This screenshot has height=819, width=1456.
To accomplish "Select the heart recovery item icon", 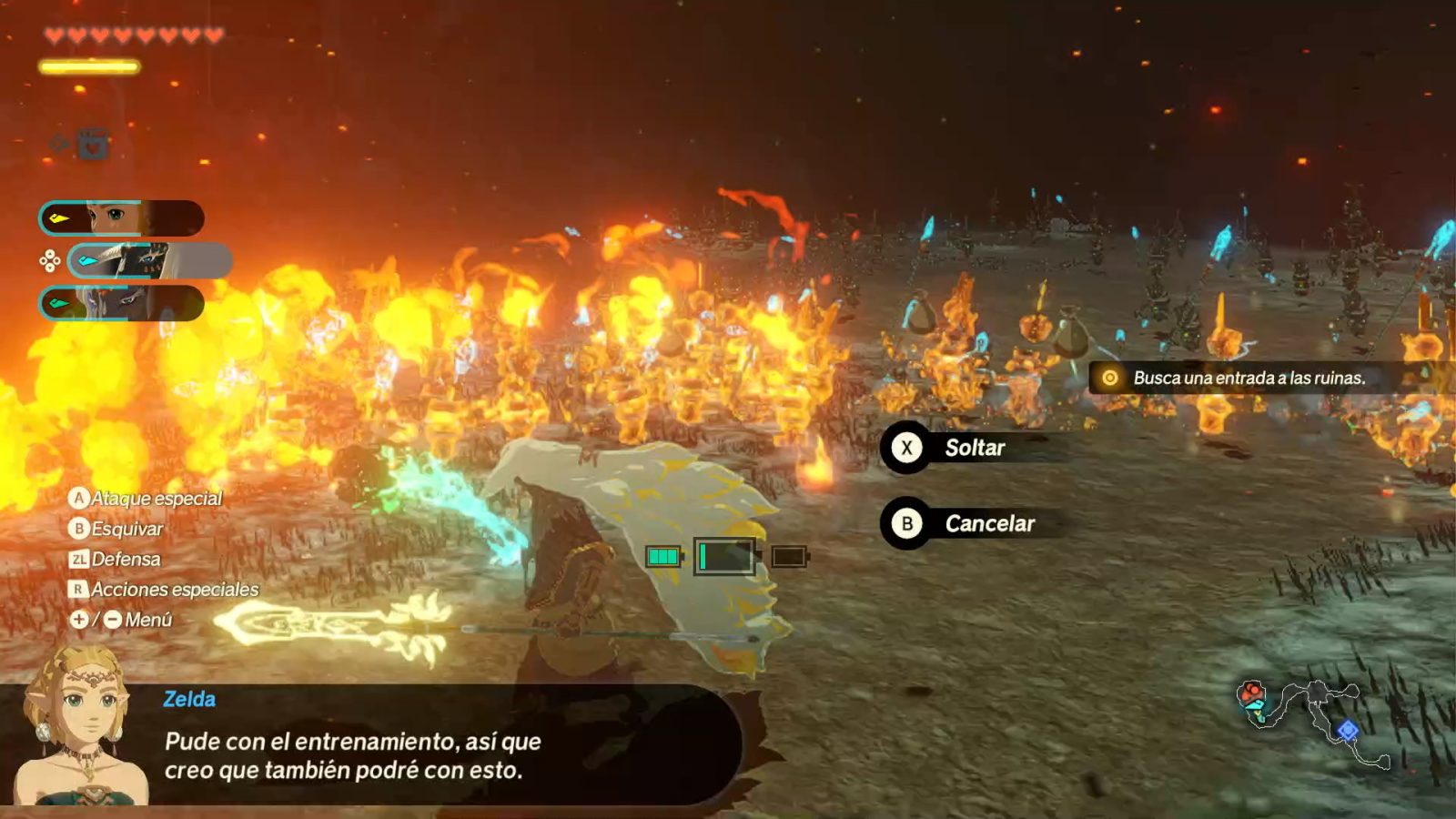I will (x=92, y=142).
